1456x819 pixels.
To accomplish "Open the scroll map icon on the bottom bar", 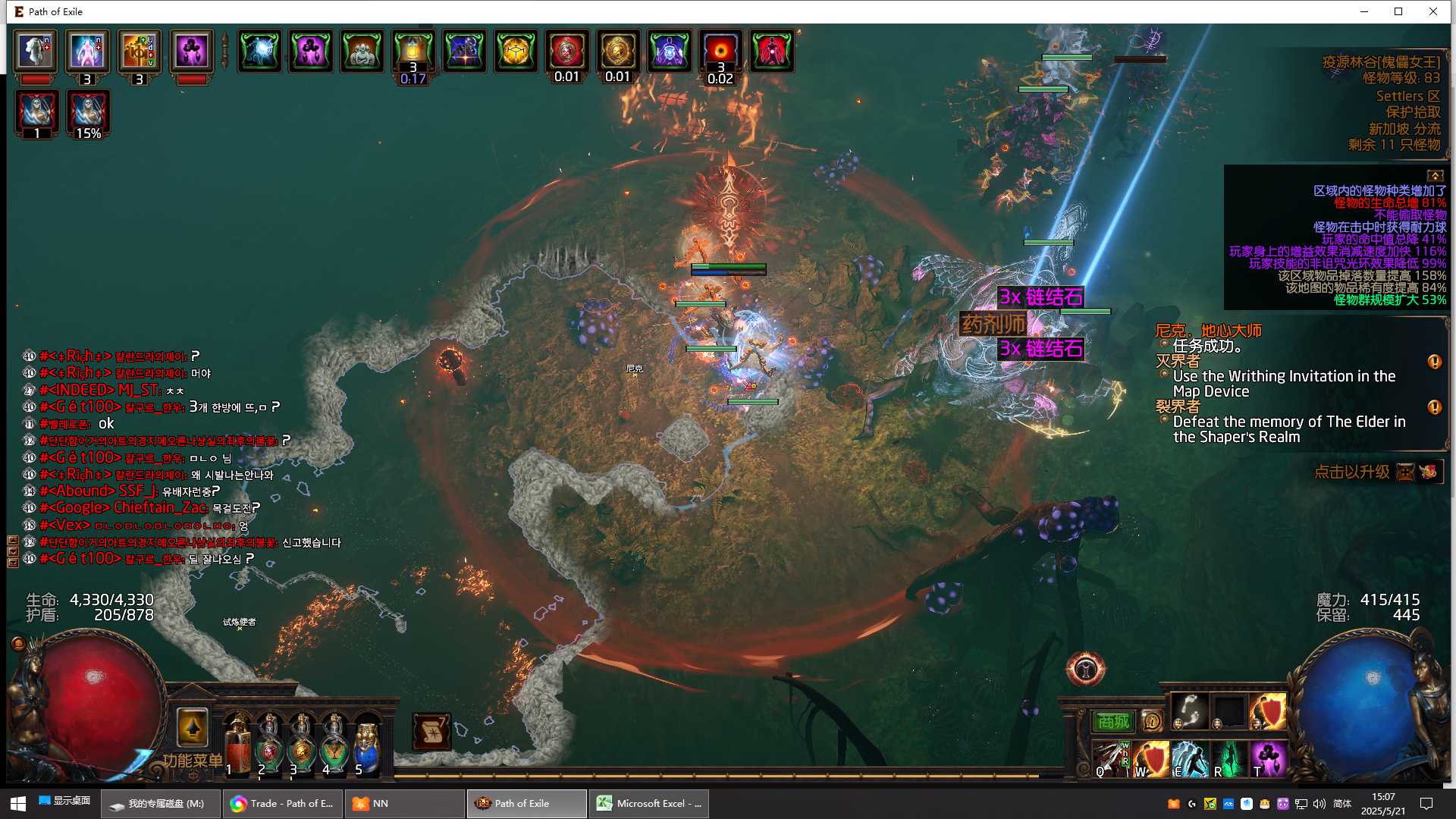I will tap(431, 732).
